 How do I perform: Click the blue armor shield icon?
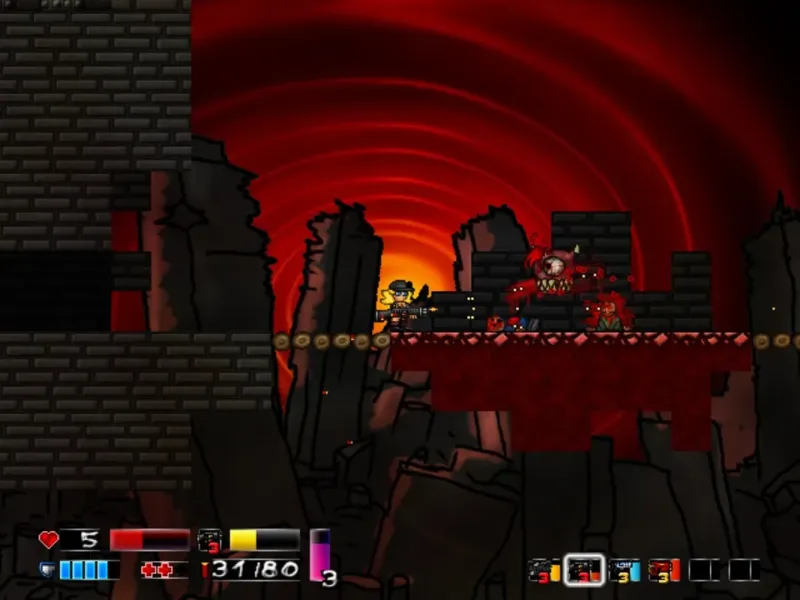pos(48,570)
